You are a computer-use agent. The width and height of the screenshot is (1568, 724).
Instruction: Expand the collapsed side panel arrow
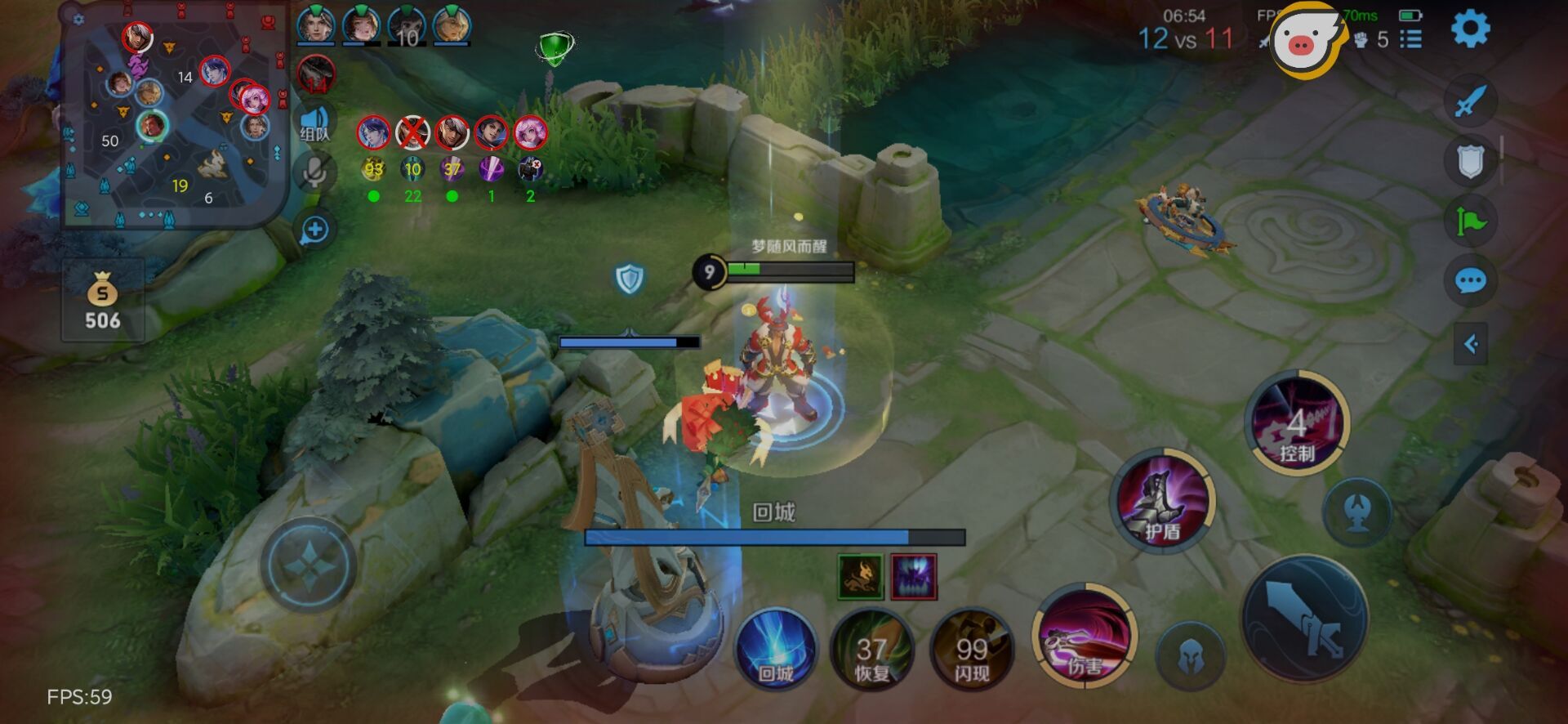click(x=1471, y=343)
